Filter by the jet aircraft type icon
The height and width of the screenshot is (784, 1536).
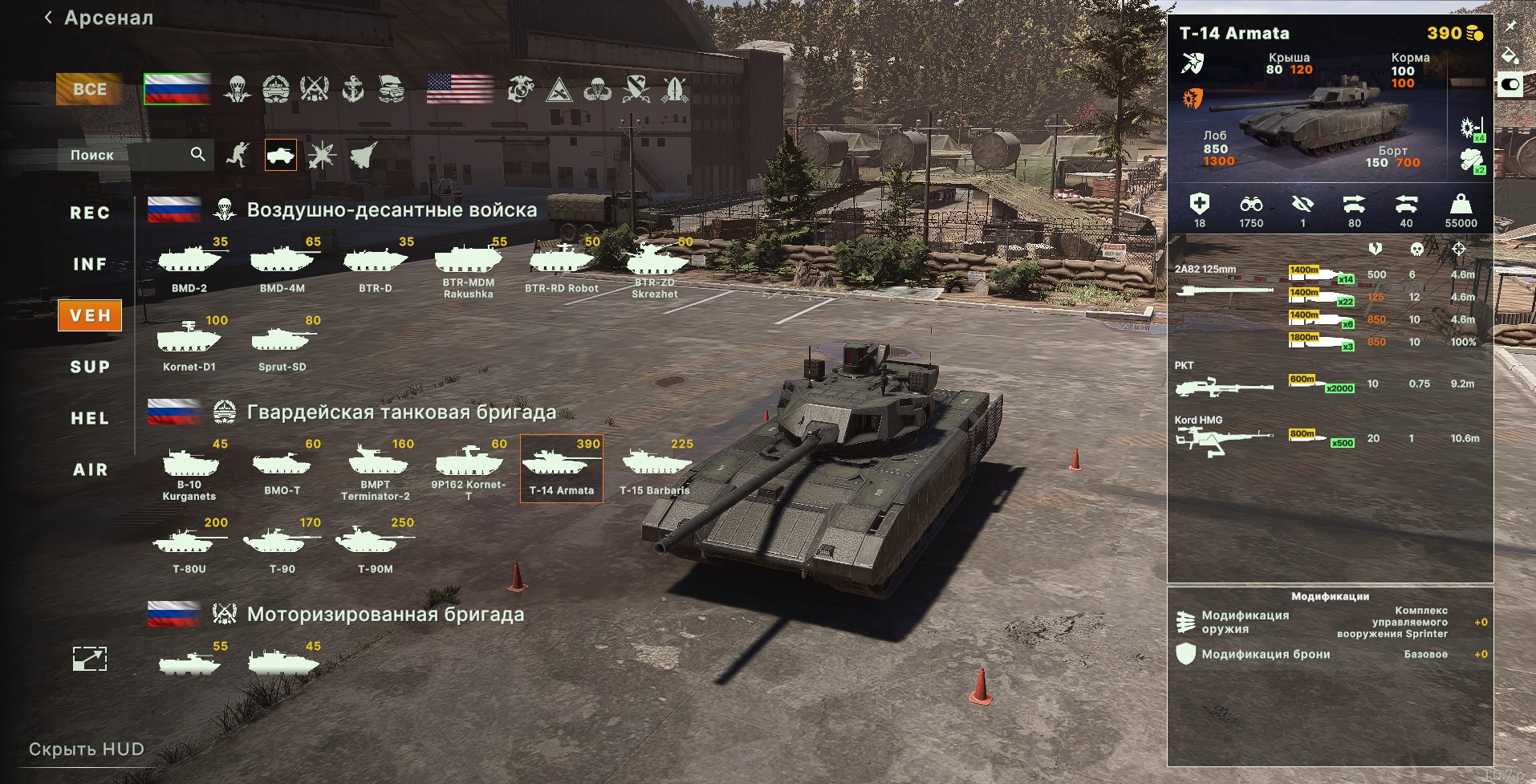pos(364,155)
